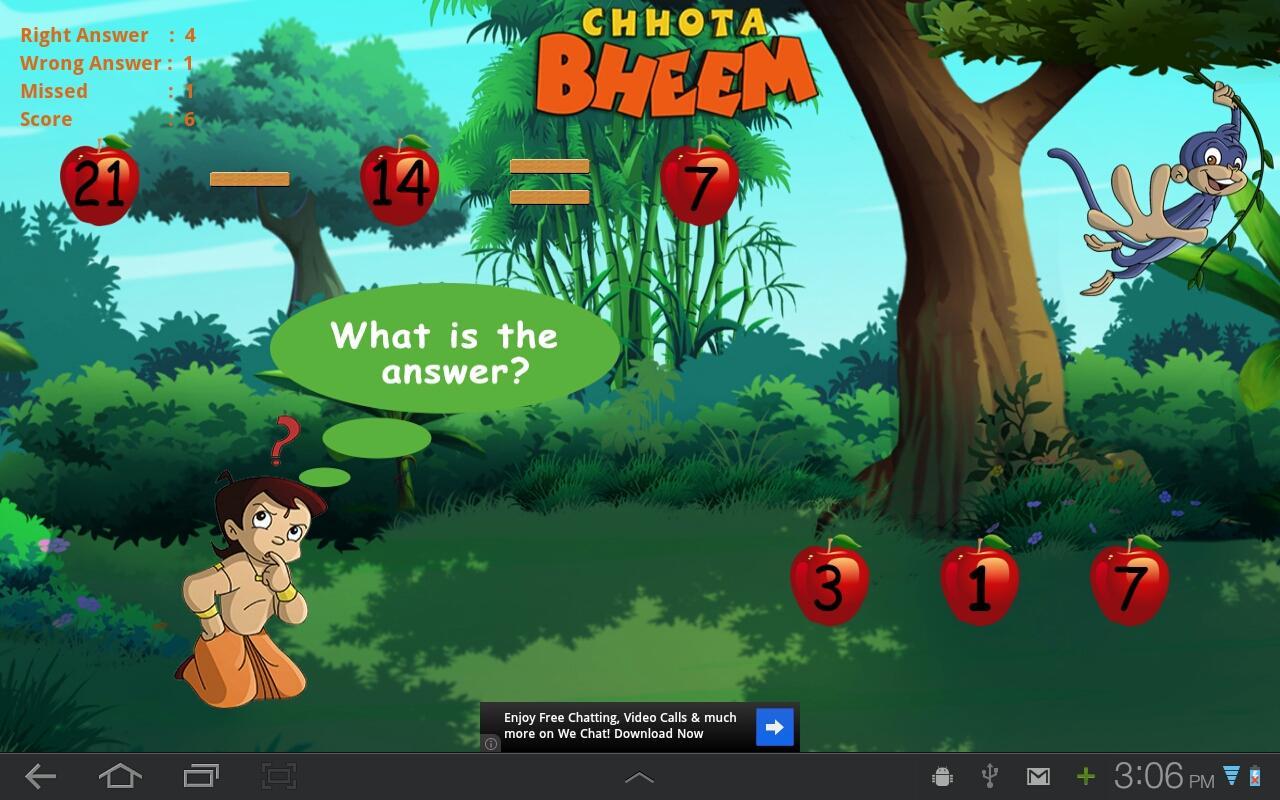The height and width of the screenshot is (800, 1280).
Task: Tap the signal strength icon near the clock
Action: click(1233, 775)
